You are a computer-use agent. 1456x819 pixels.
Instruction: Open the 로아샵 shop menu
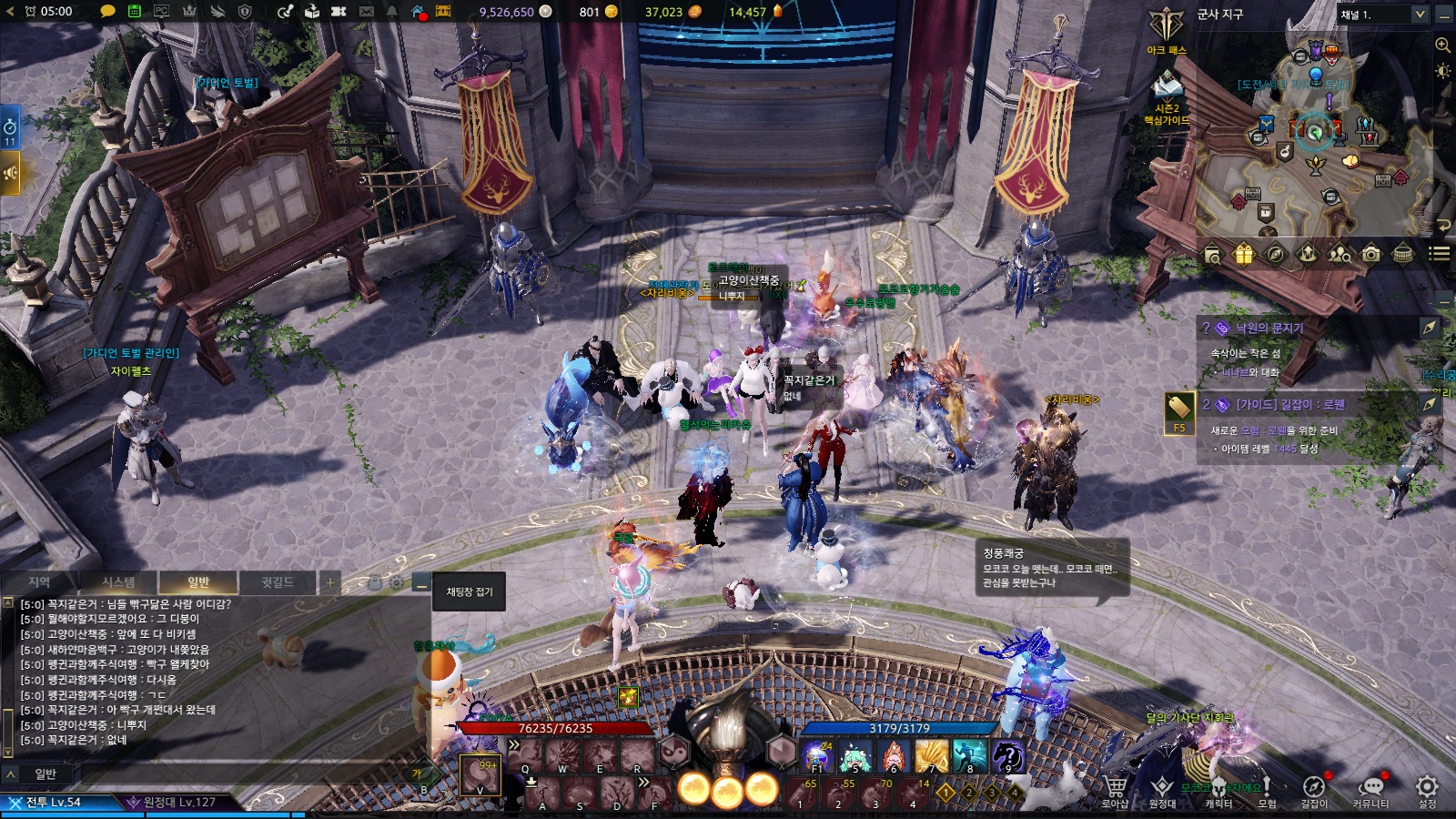click(1115, 788)
